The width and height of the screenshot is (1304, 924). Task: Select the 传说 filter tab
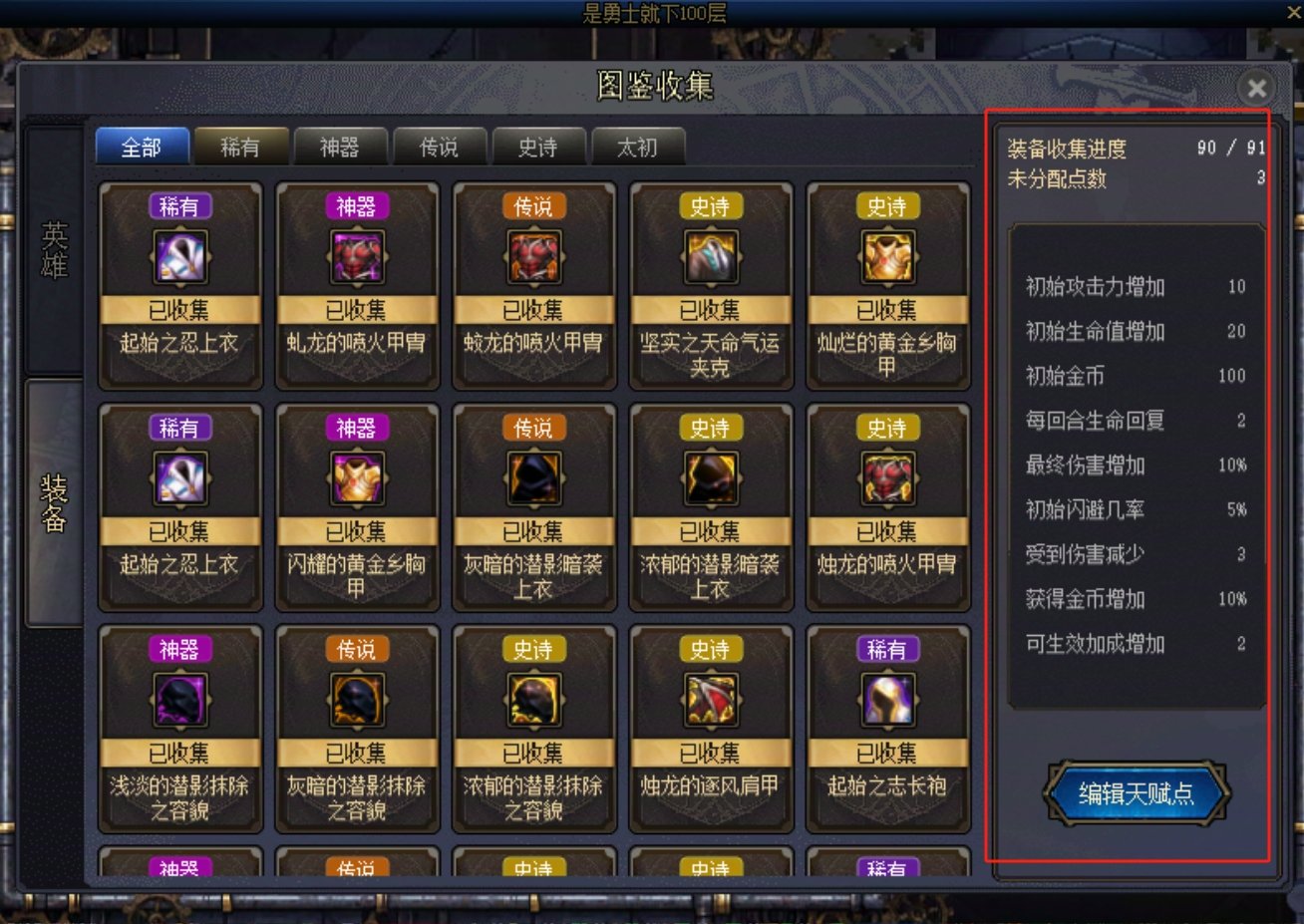click(439, 146)
